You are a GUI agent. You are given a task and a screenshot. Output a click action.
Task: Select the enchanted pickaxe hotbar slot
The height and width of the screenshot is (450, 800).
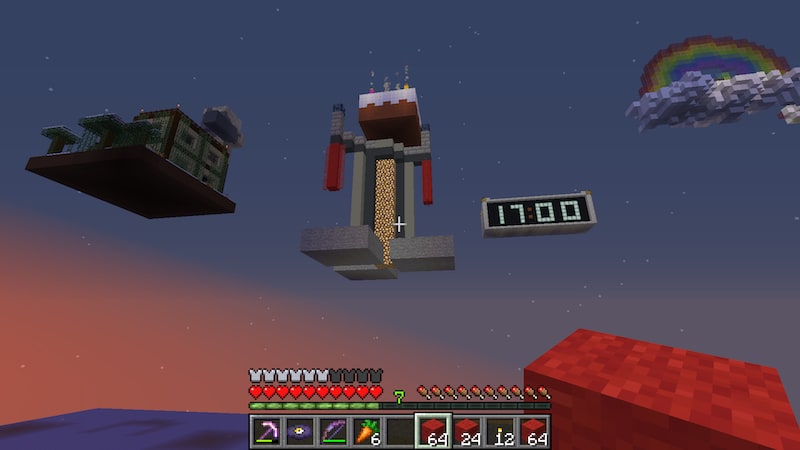coord(266,432)
